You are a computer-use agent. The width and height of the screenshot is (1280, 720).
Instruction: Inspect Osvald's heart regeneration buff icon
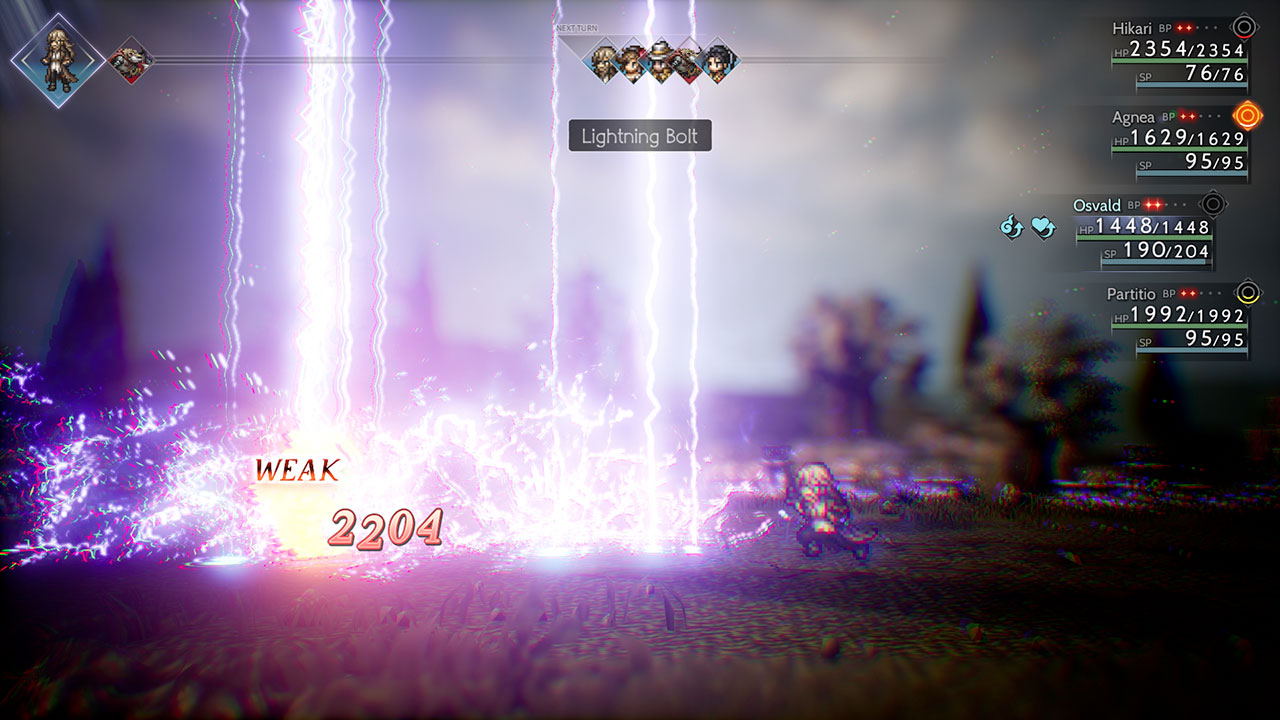coord(1043,228)
